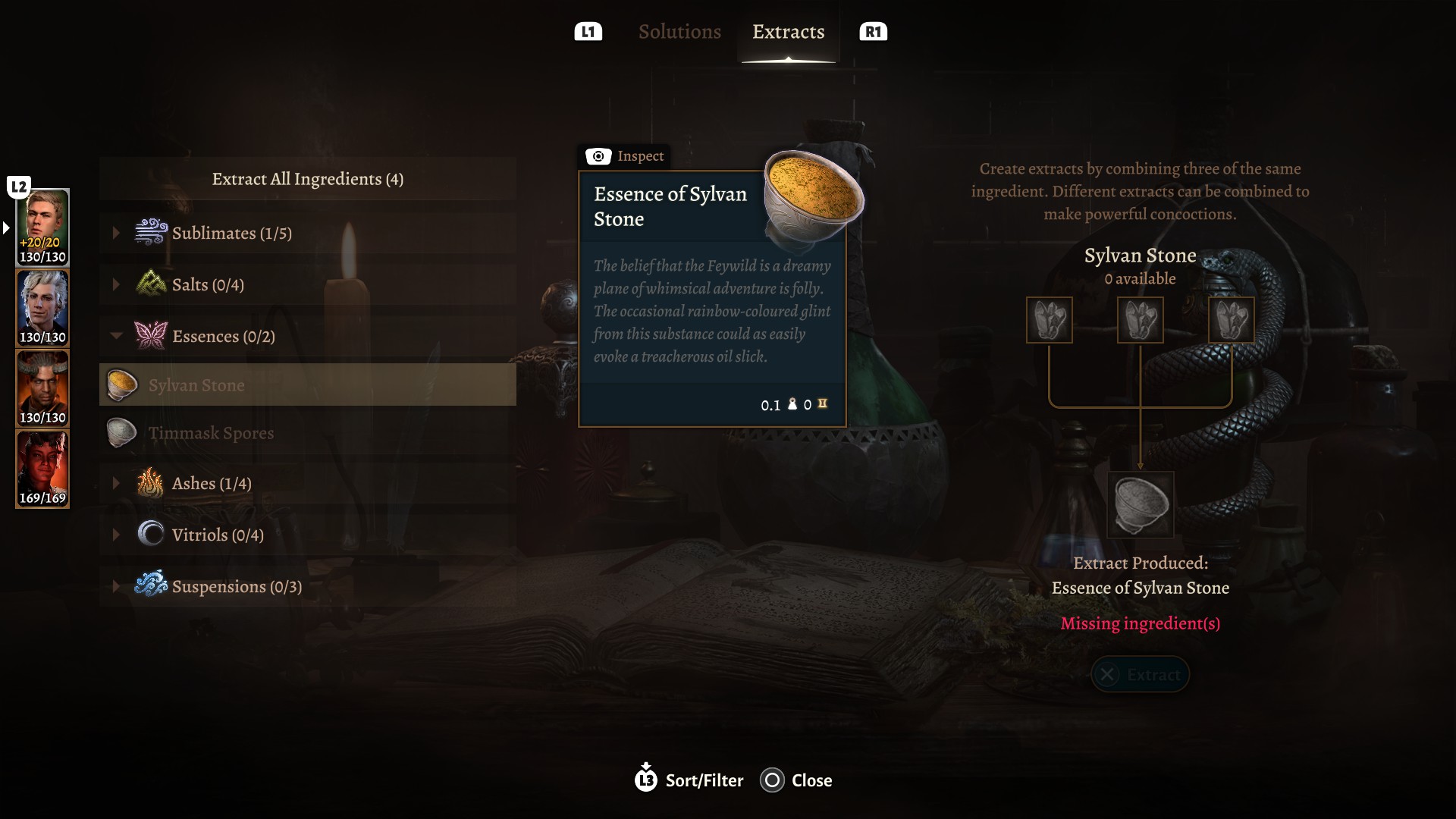Expand the Salts category
Viewport: 1456px width, 819px height.
[x=207, y=284]
